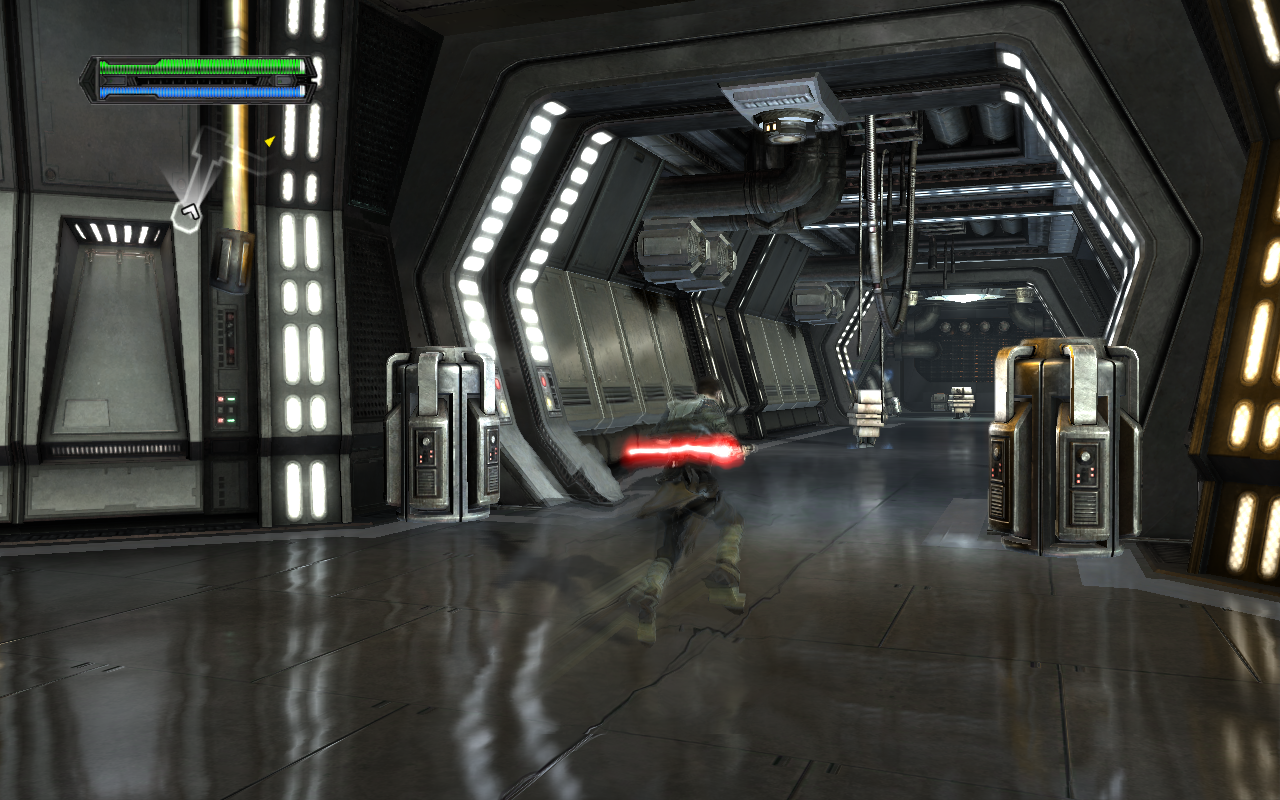Select the yellow objective arrow on the minimap
This screenshot has height=800, width=1280.
click(x=269, y=142)
